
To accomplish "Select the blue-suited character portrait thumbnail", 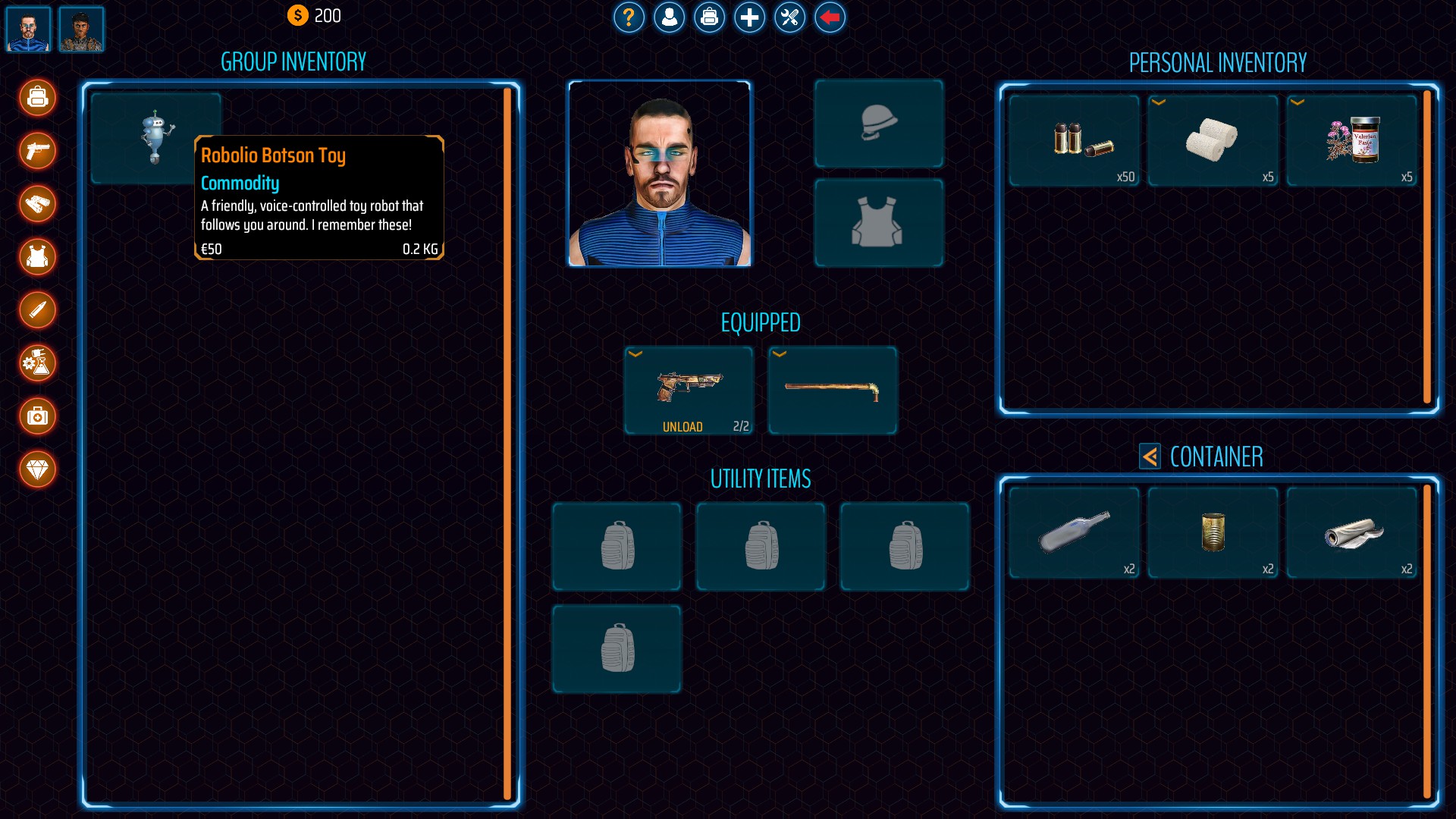I will [28, 30].
